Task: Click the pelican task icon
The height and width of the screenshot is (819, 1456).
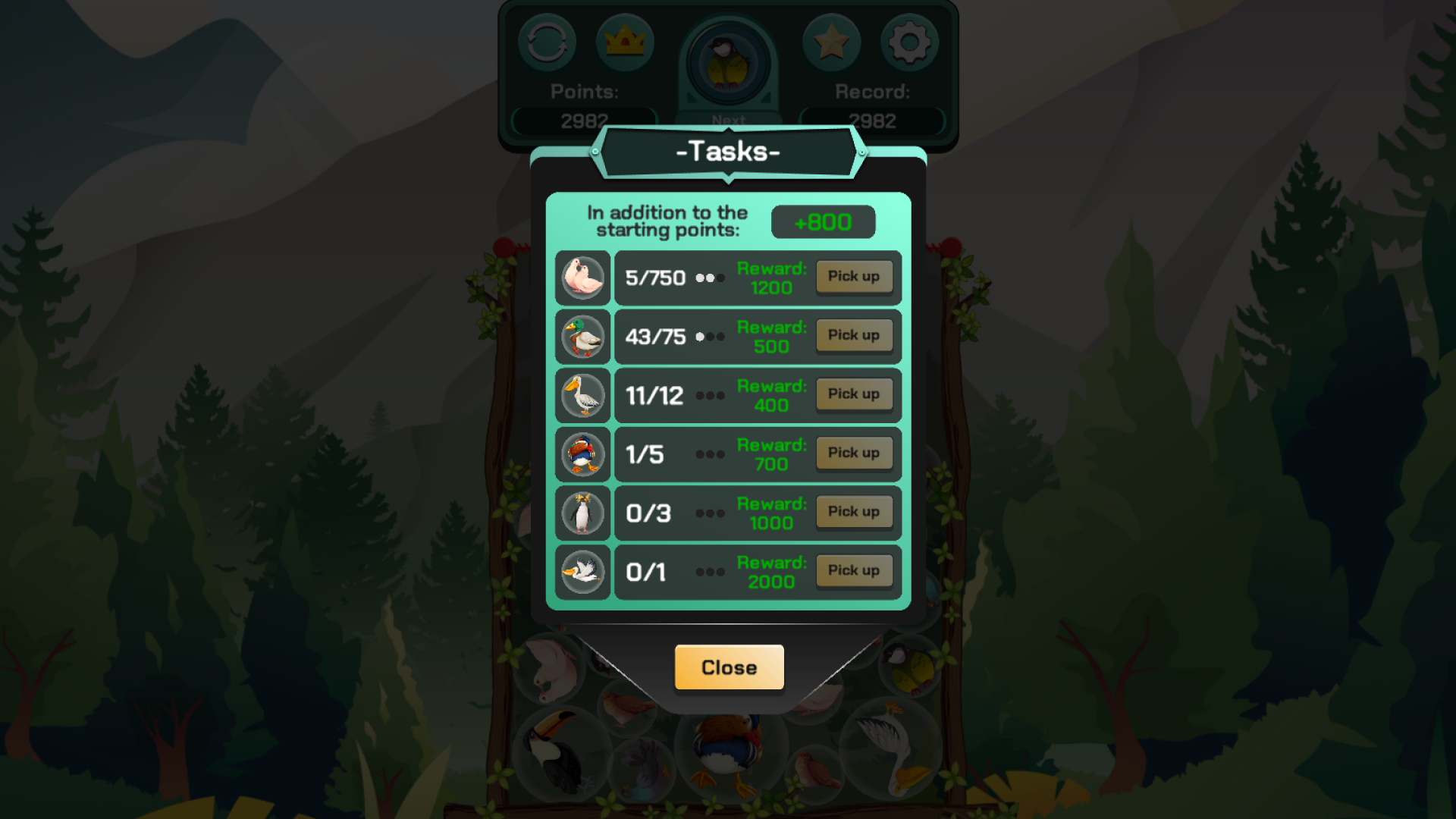Action: (582, 395)
